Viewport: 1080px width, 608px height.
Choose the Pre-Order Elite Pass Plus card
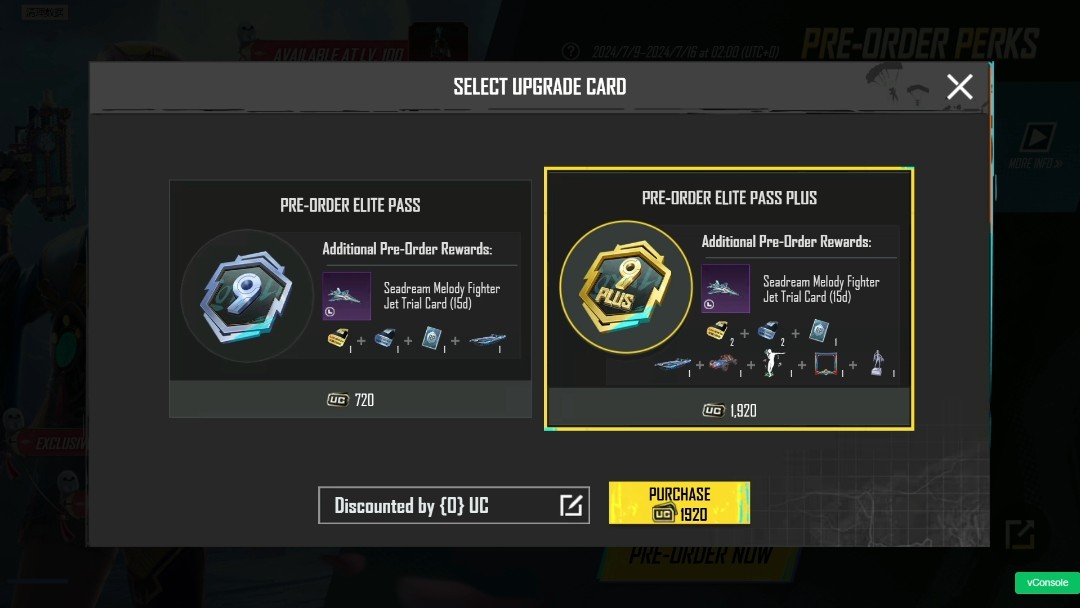click(729, 298)
